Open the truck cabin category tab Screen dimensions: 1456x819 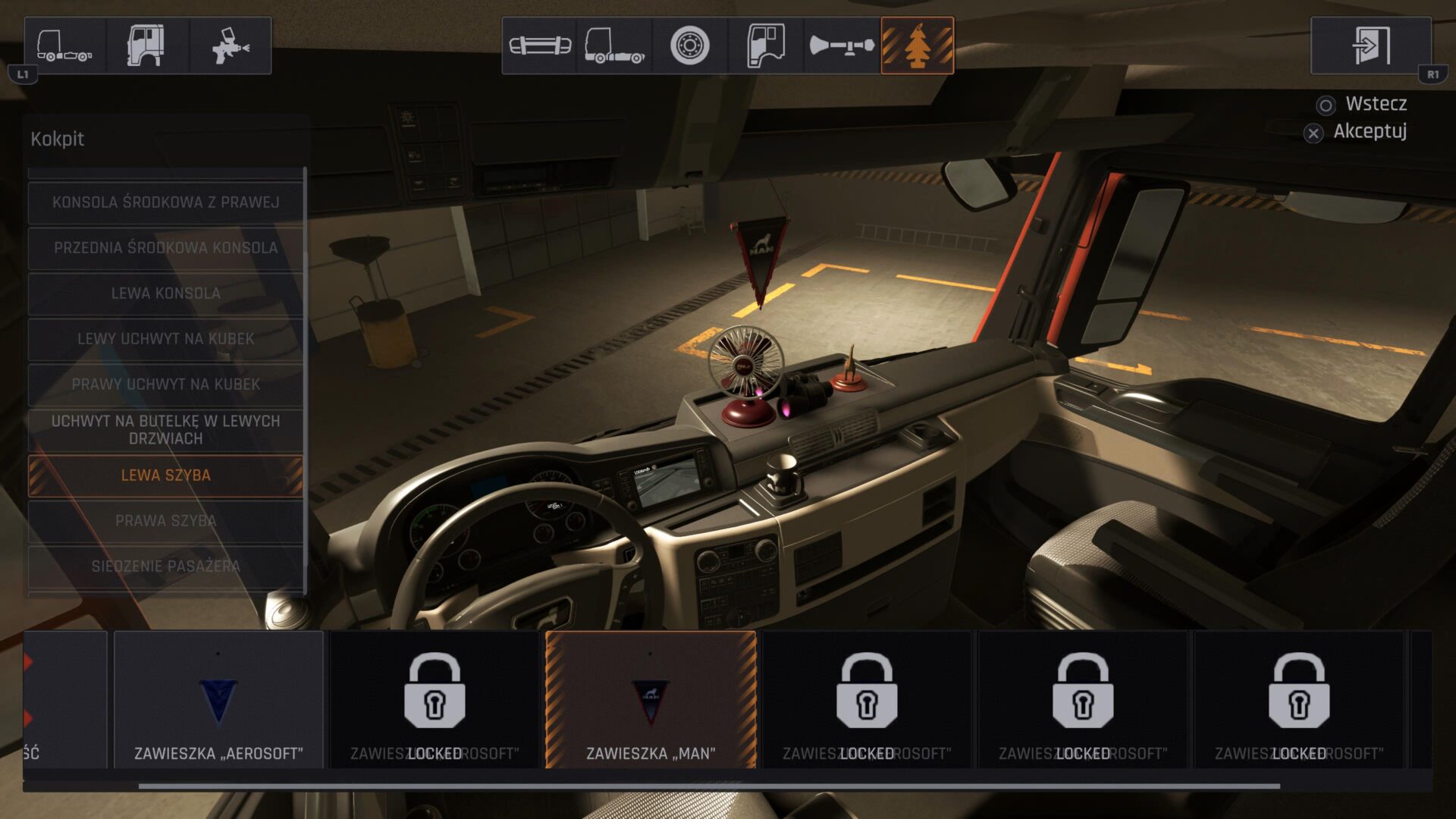click(x=147, y=45)
